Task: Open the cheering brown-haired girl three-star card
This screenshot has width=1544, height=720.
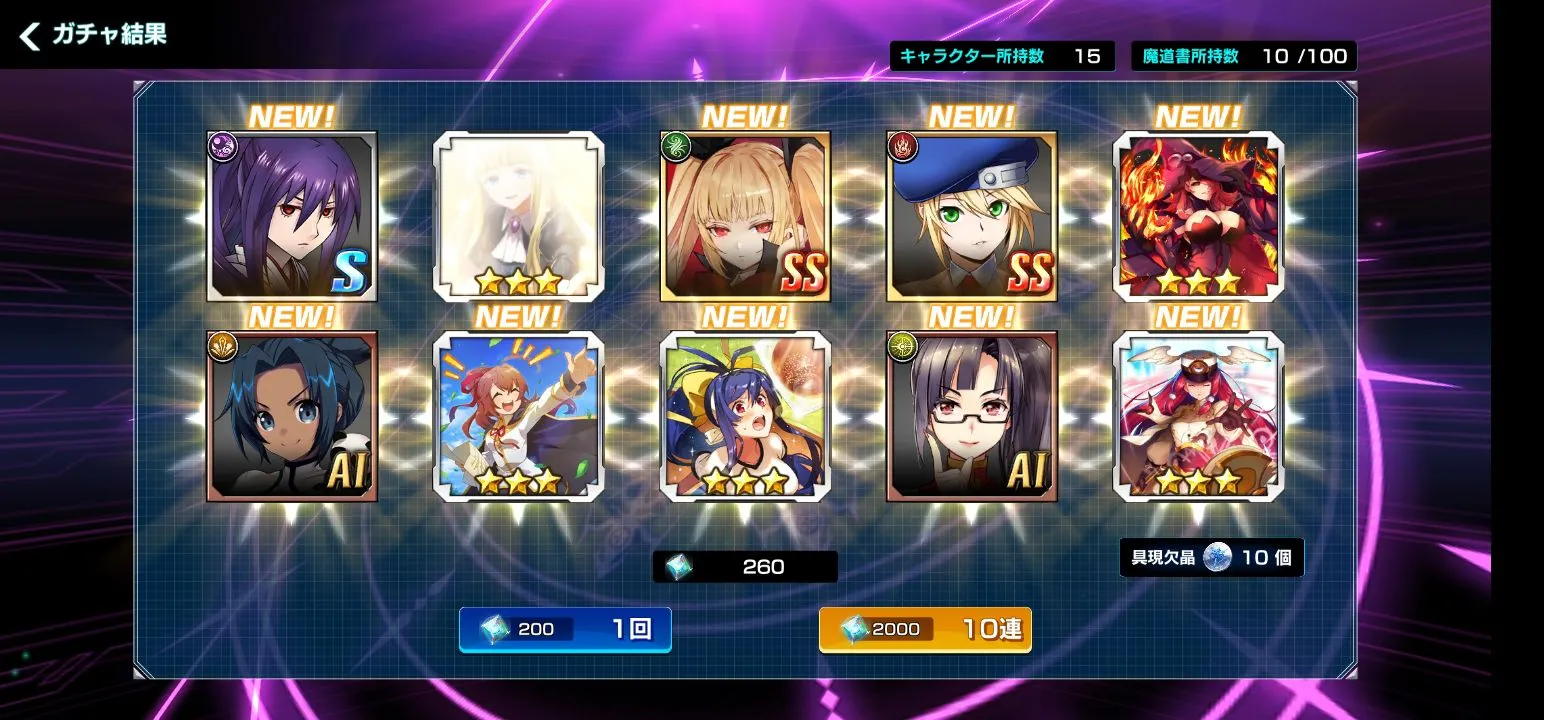Action: tap(518, 416)
